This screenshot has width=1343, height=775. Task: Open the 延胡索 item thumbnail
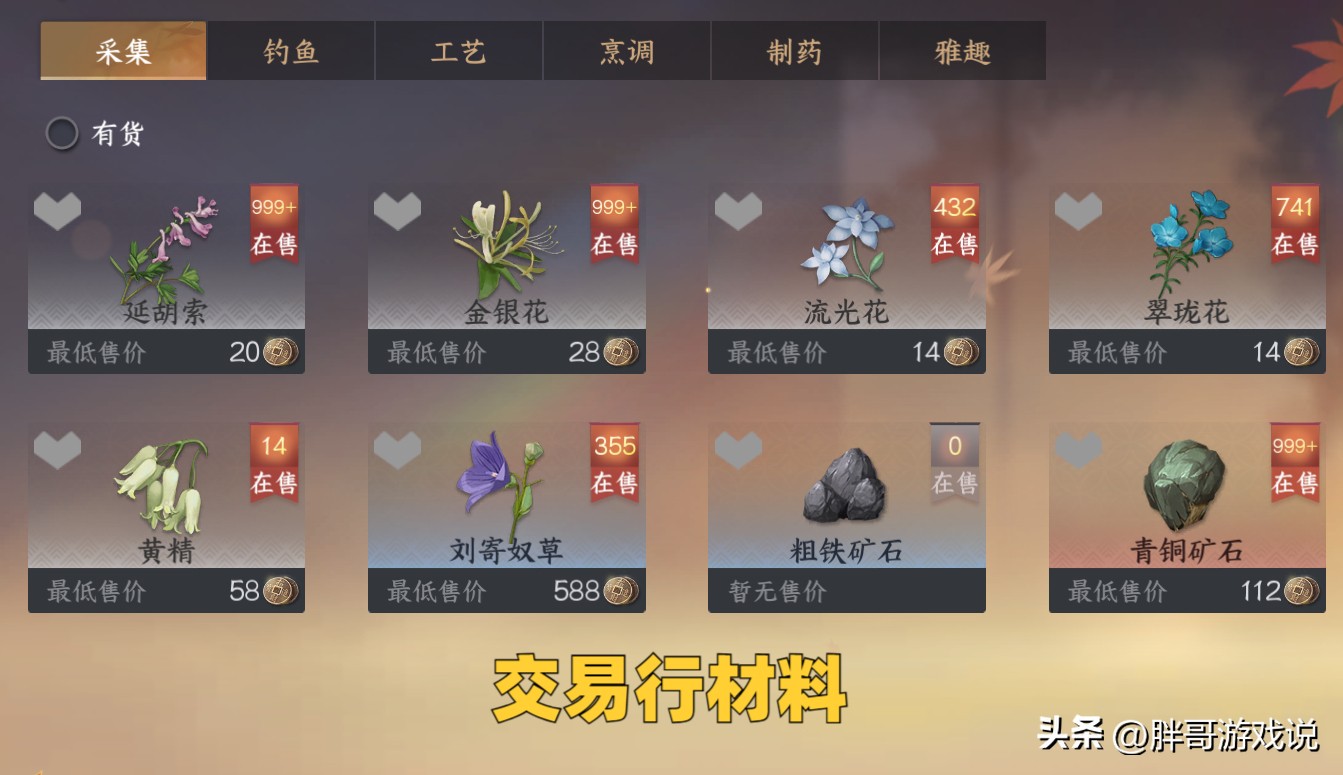coord(165,245)
